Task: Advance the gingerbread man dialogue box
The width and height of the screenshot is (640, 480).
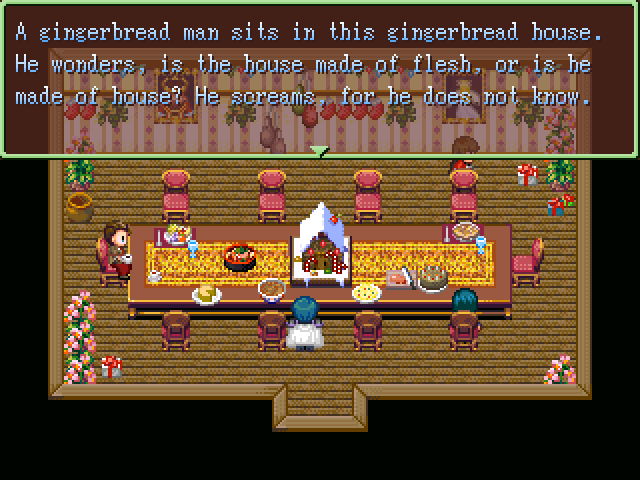Action: (x=319, y=78)
